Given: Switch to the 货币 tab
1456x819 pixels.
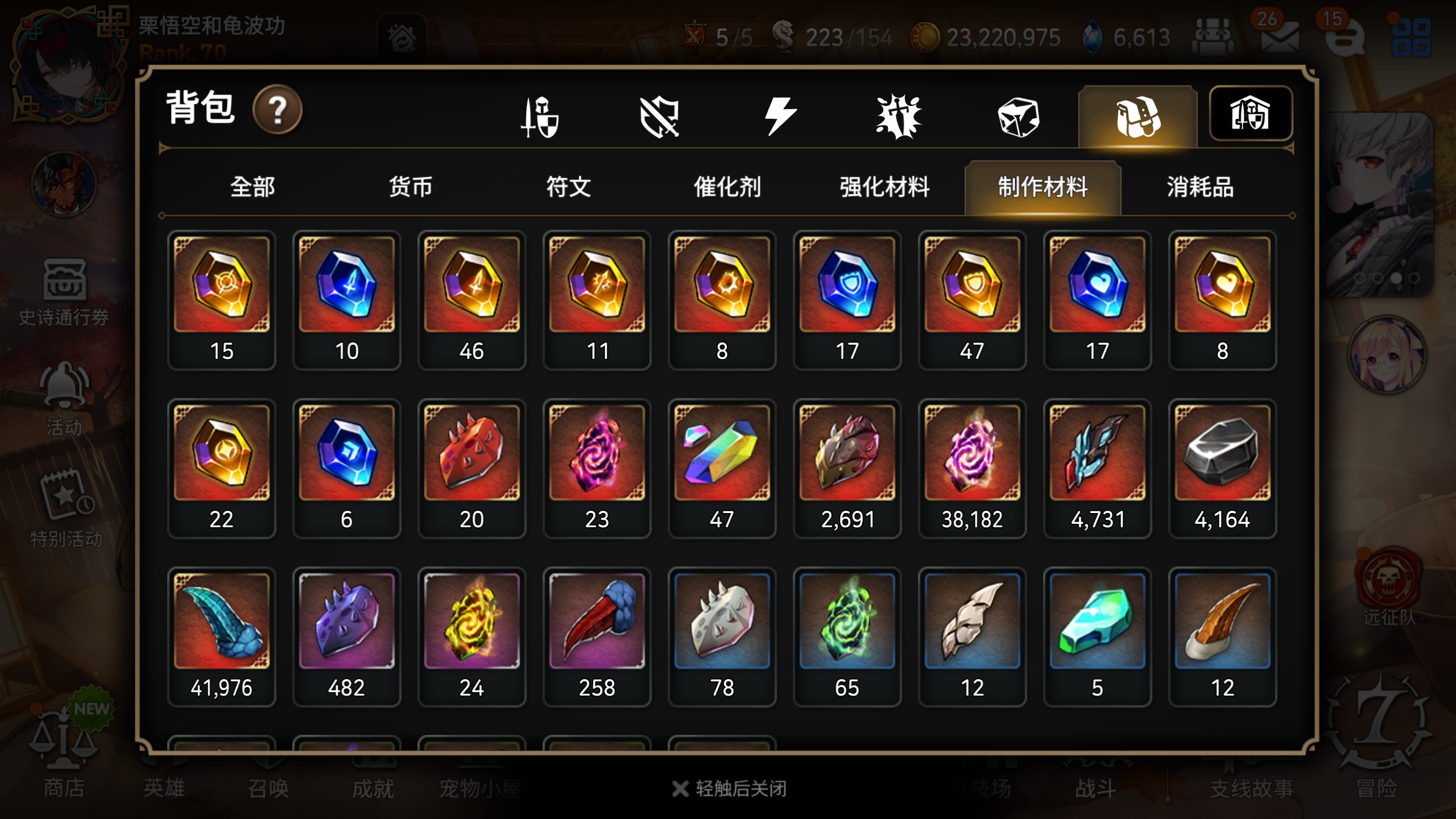Looking at the screenshot, I should (x=410, y=187).
